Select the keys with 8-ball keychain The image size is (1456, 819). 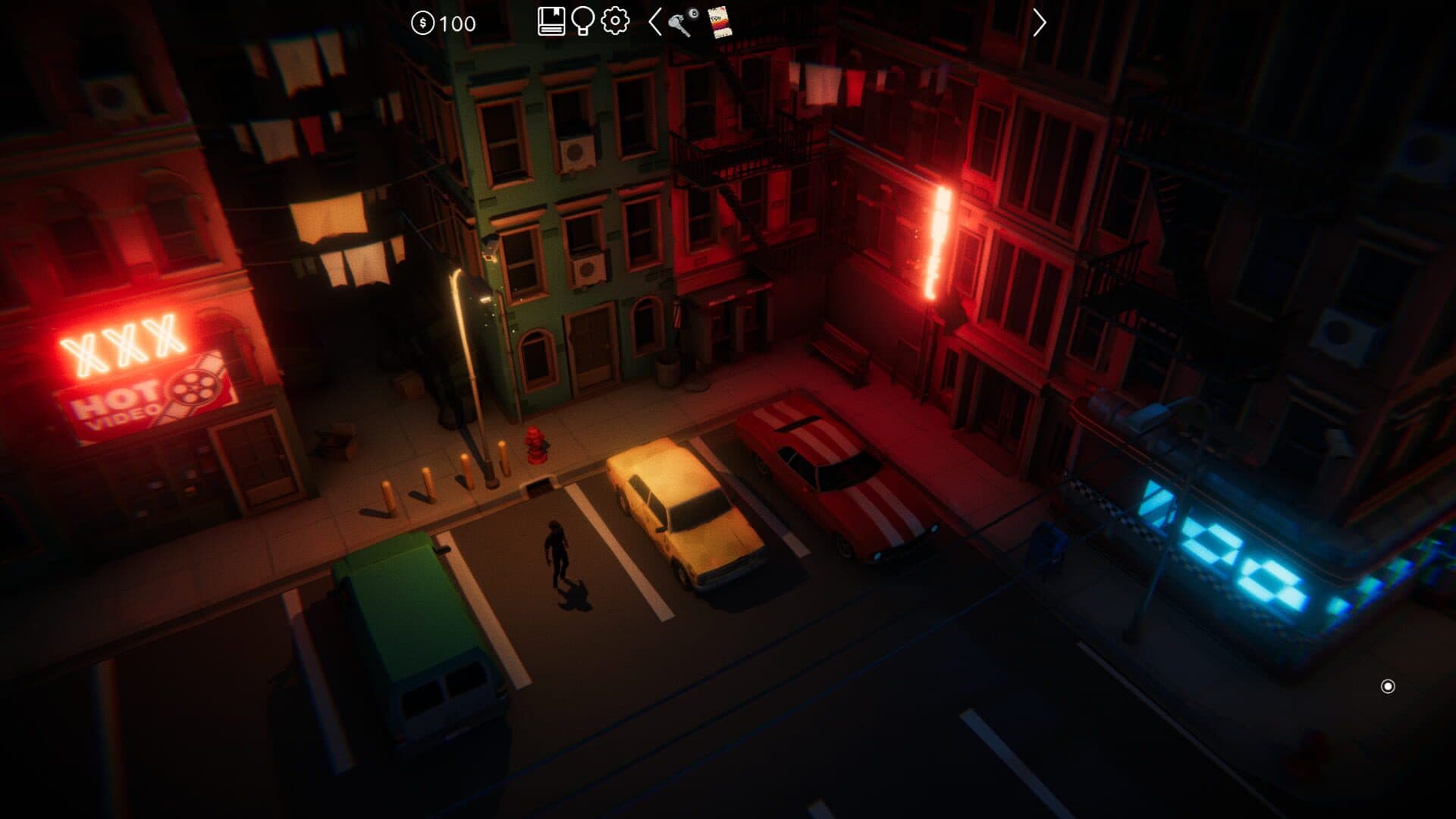coord(682,22)
